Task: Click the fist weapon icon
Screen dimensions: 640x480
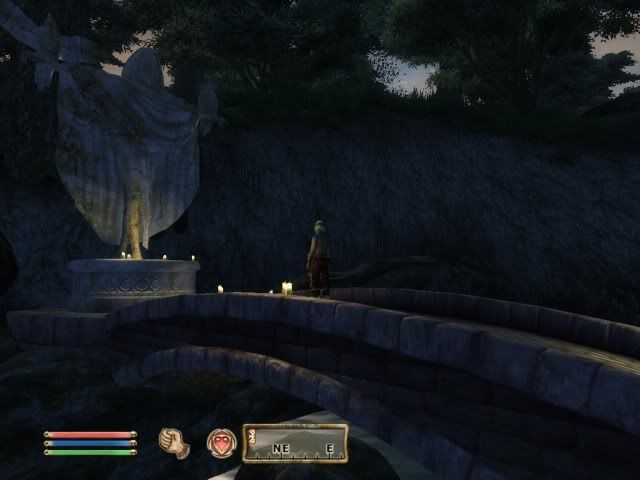Action: (x=174, y=443)
